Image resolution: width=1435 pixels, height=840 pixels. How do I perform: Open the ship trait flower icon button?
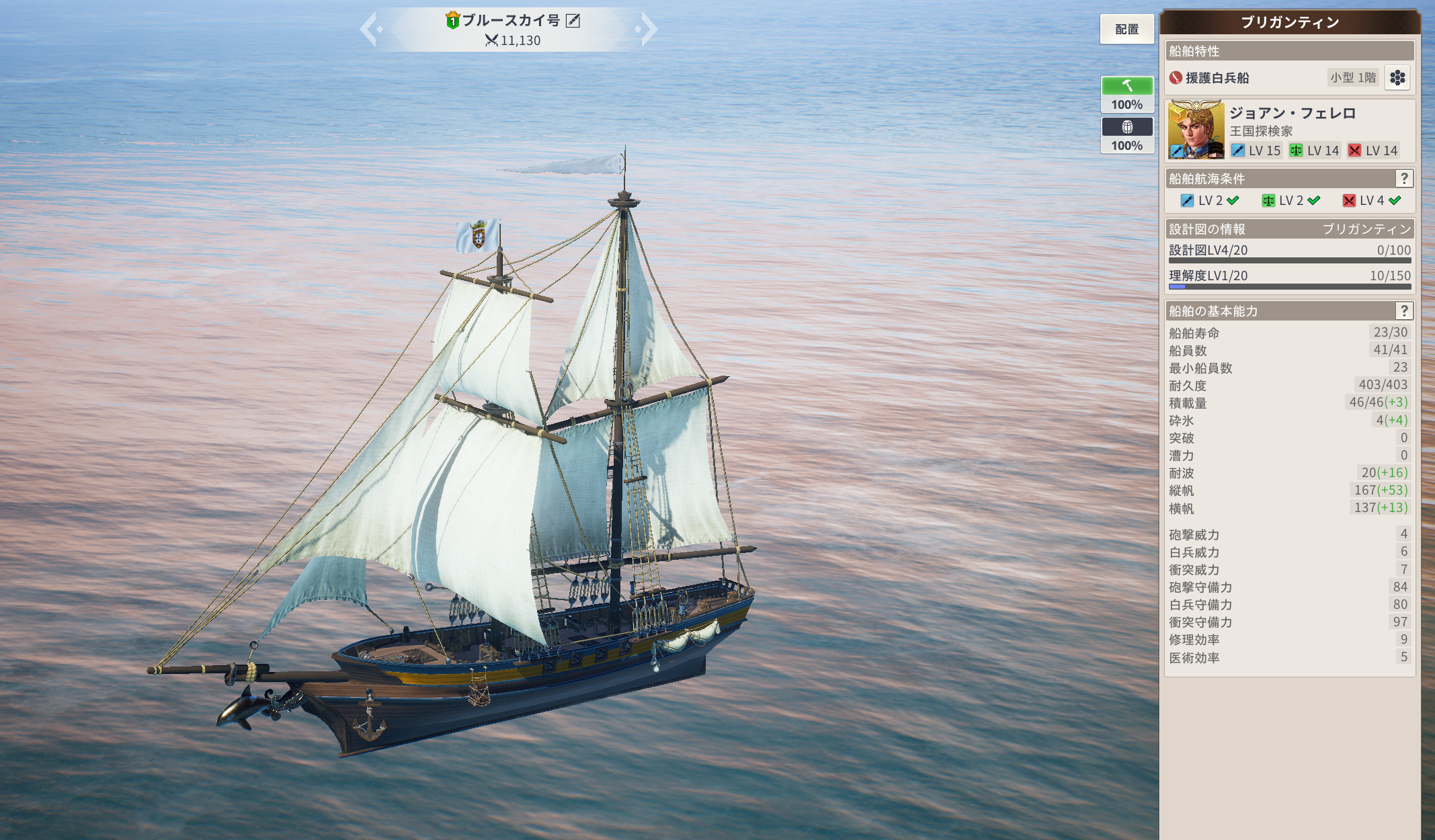1397,78
